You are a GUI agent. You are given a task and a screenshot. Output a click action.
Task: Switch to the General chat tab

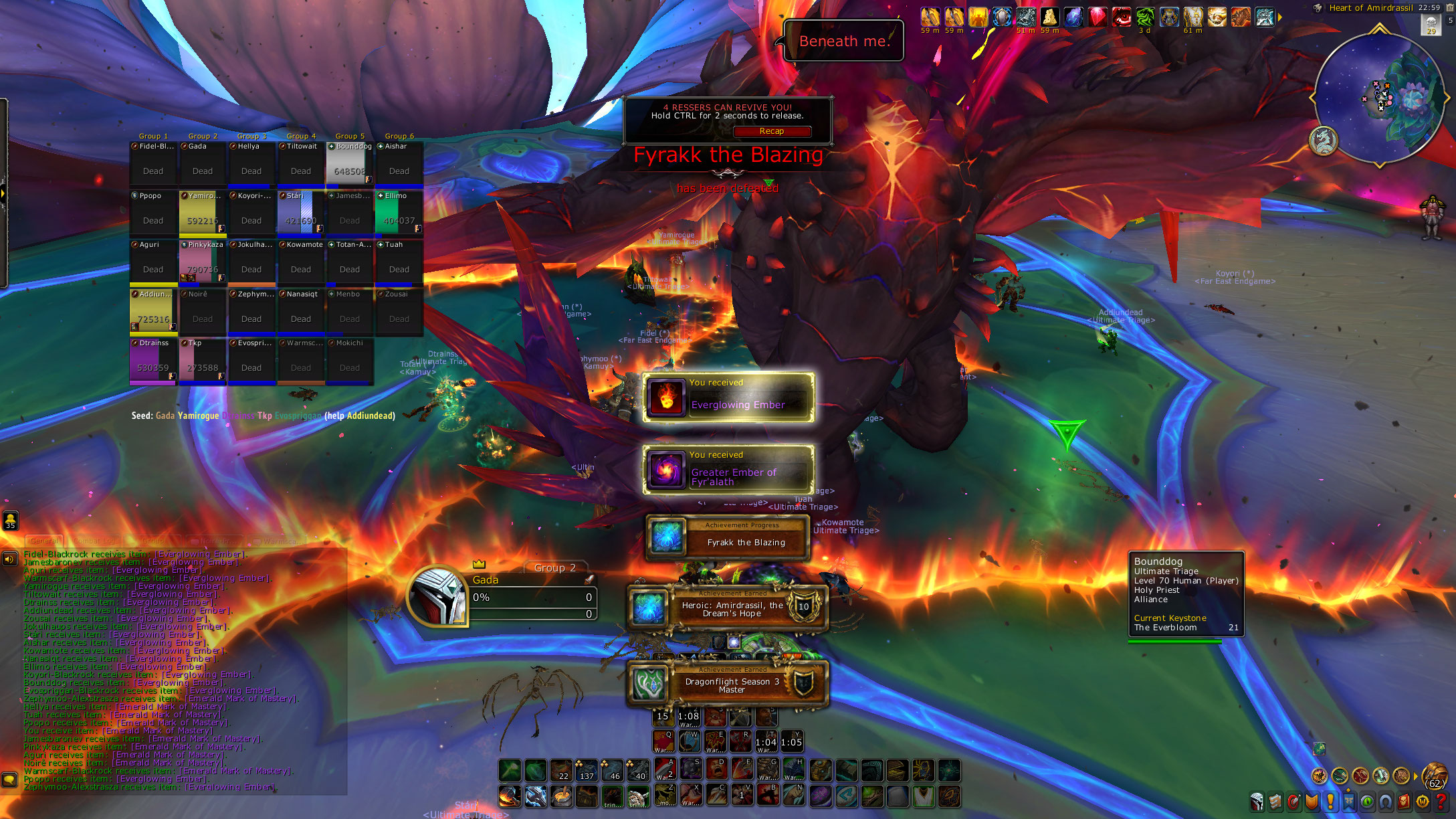[44, 541]
